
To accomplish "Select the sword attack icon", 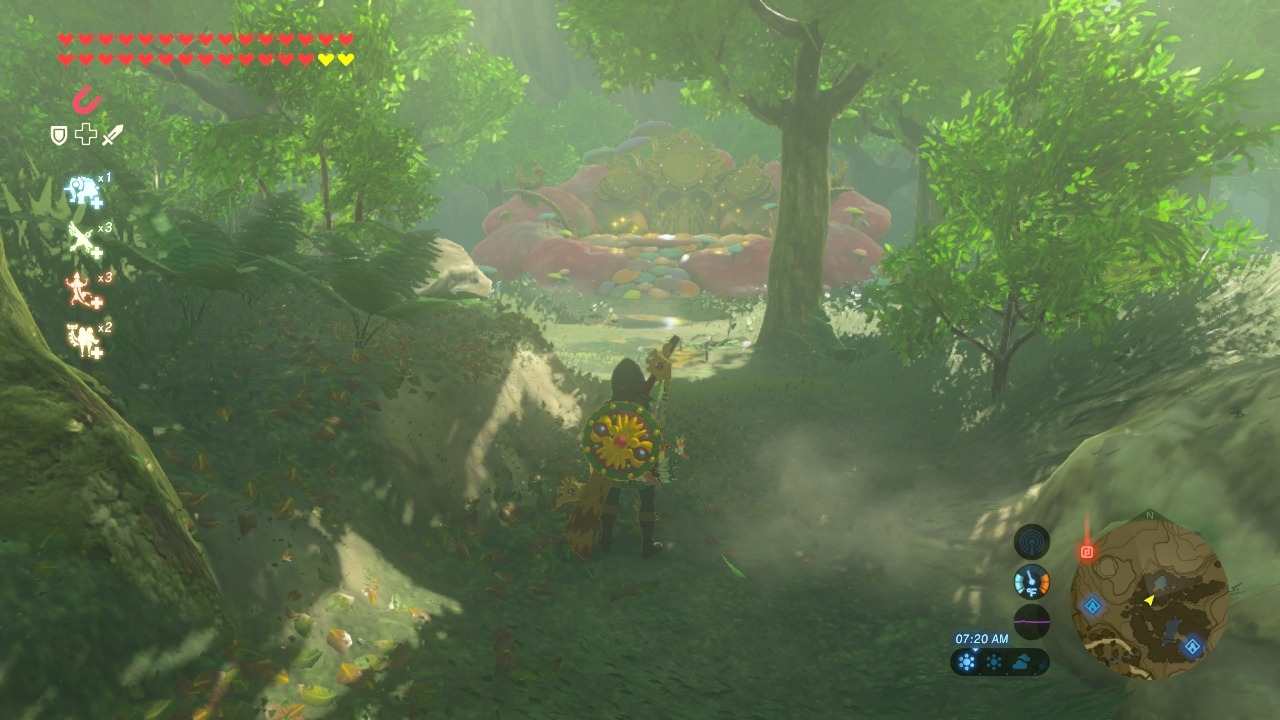I will (x=112, y=135).
